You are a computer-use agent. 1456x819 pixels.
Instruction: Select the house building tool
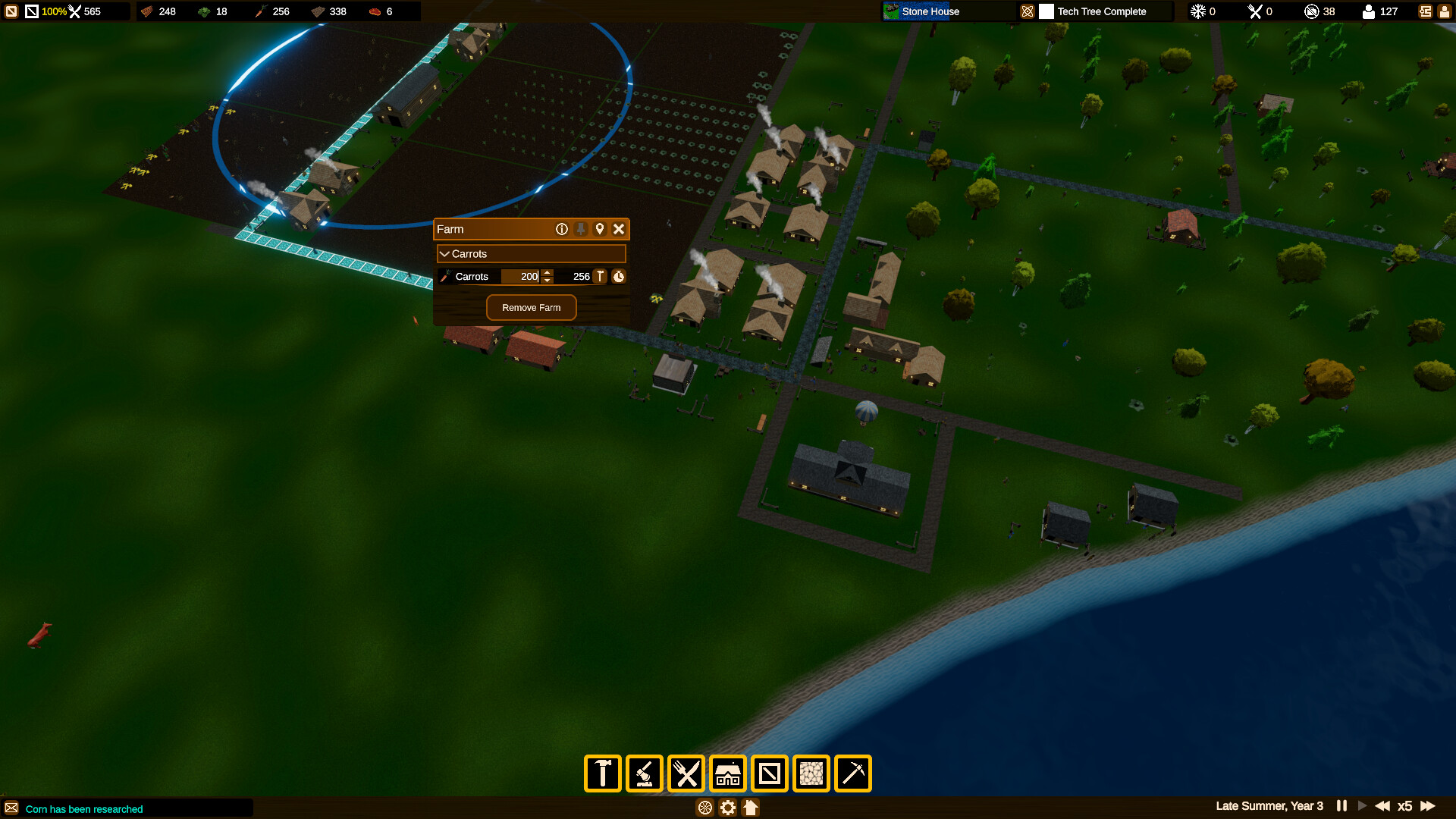[727, 773]
